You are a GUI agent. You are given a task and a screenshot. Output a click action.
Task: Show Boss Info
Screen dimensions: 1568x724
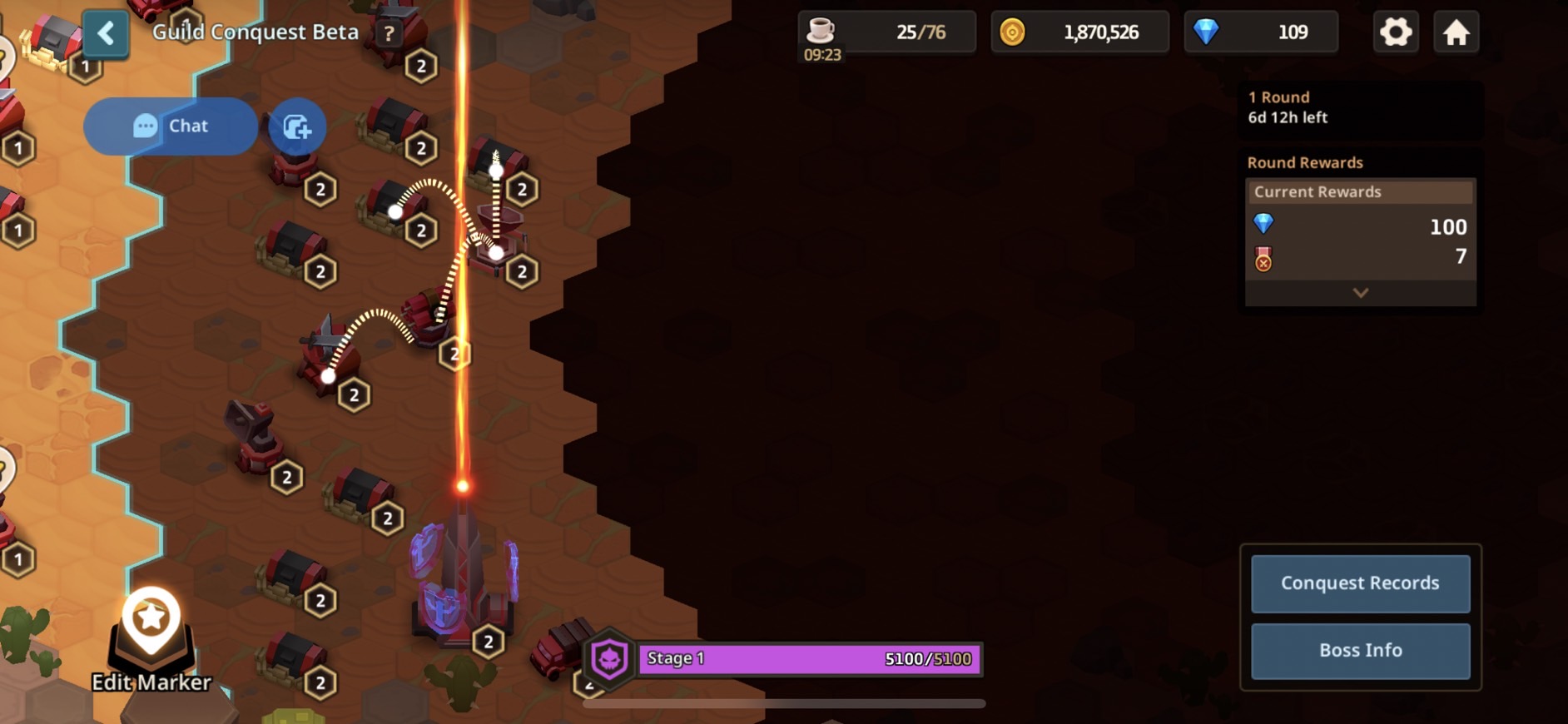[x=1360, y=651]
